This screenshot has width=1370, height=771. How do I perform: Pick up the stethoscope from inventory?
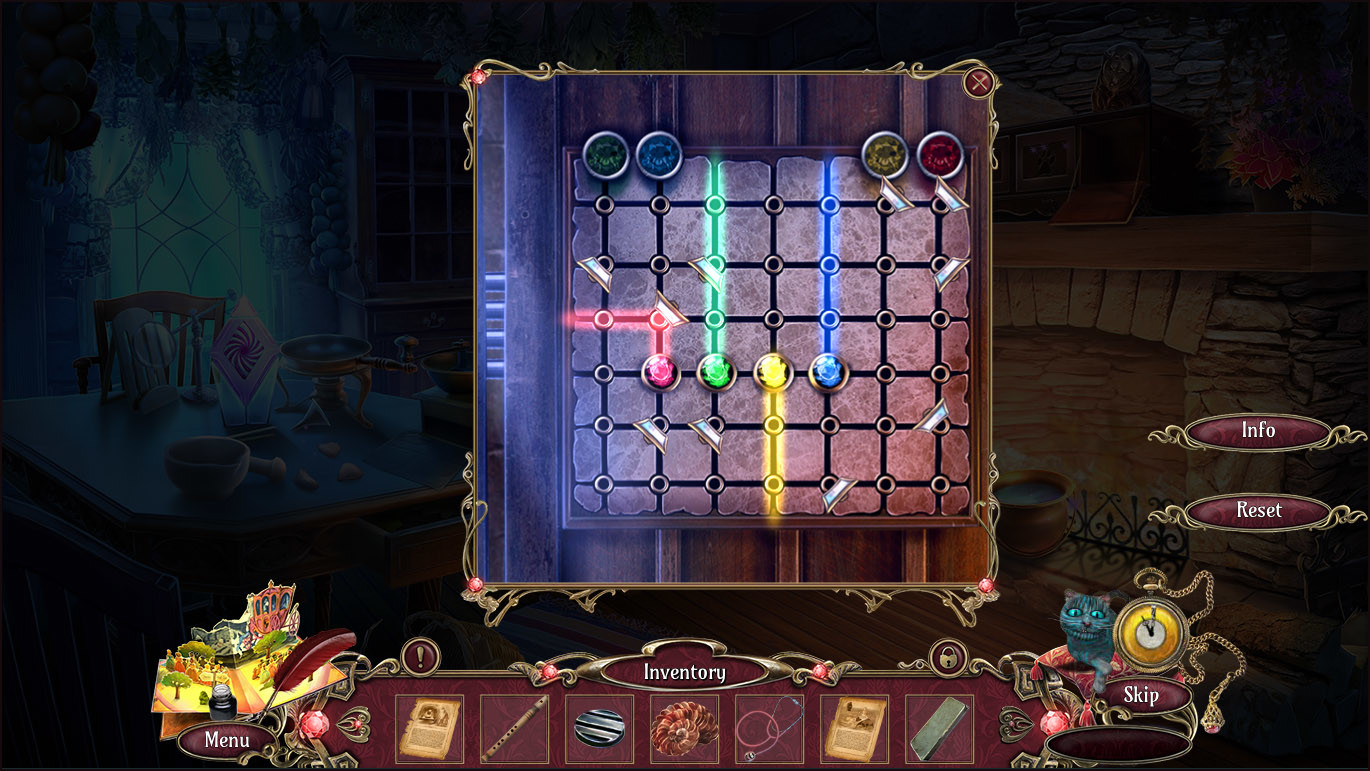click(x=769, y=732)
